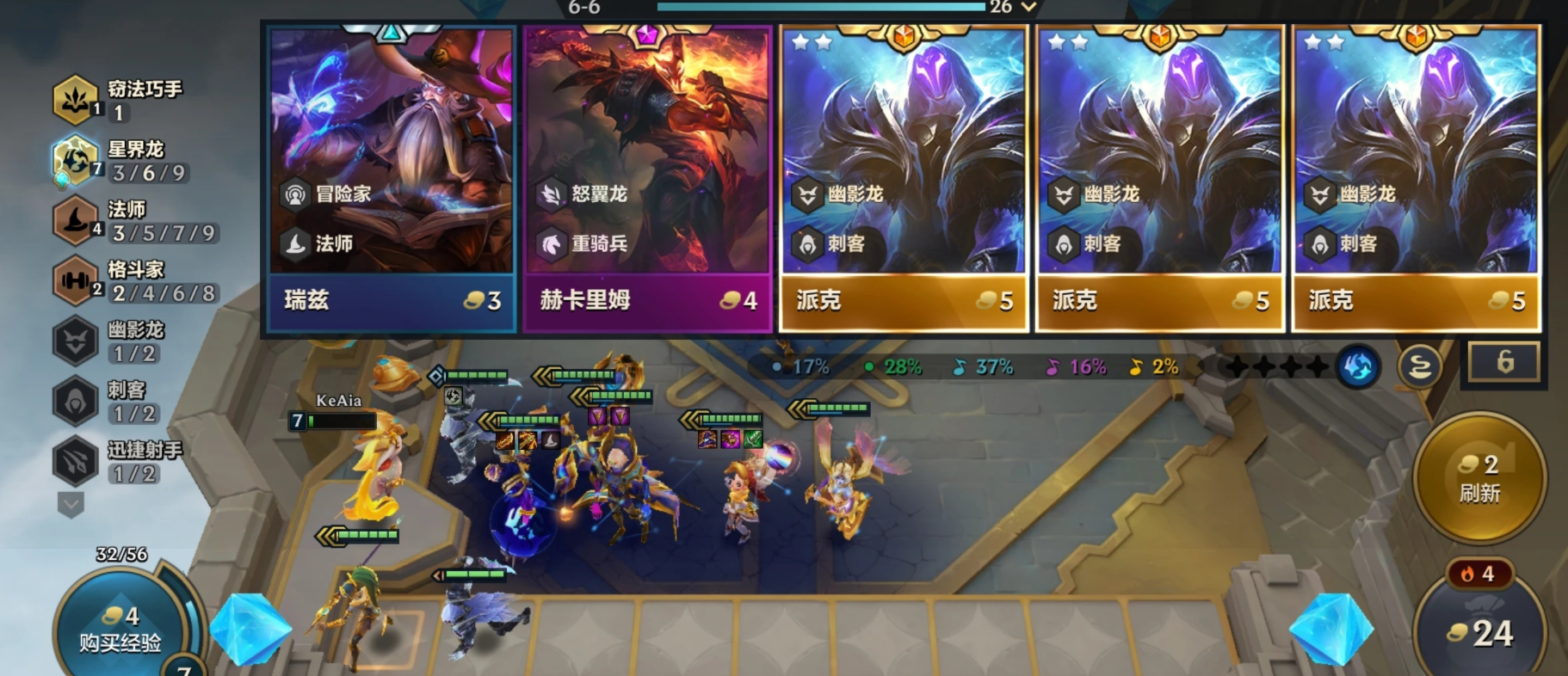Select the 刺客 Assassin trait icon

click(x=74, y=399)
